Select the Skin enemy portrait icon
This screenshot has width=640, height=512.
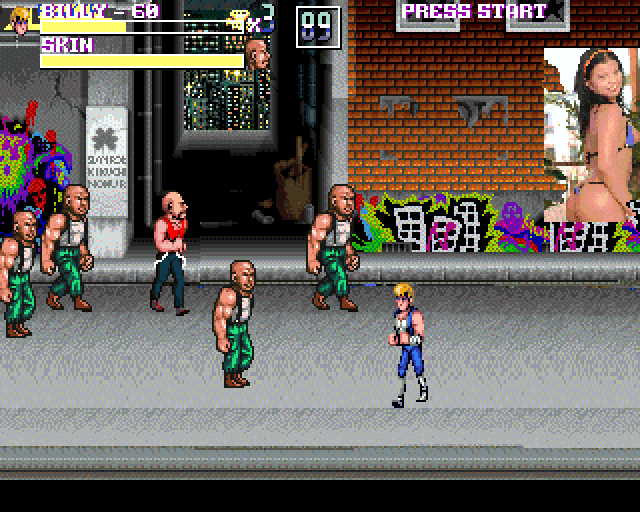coord(257,53)
